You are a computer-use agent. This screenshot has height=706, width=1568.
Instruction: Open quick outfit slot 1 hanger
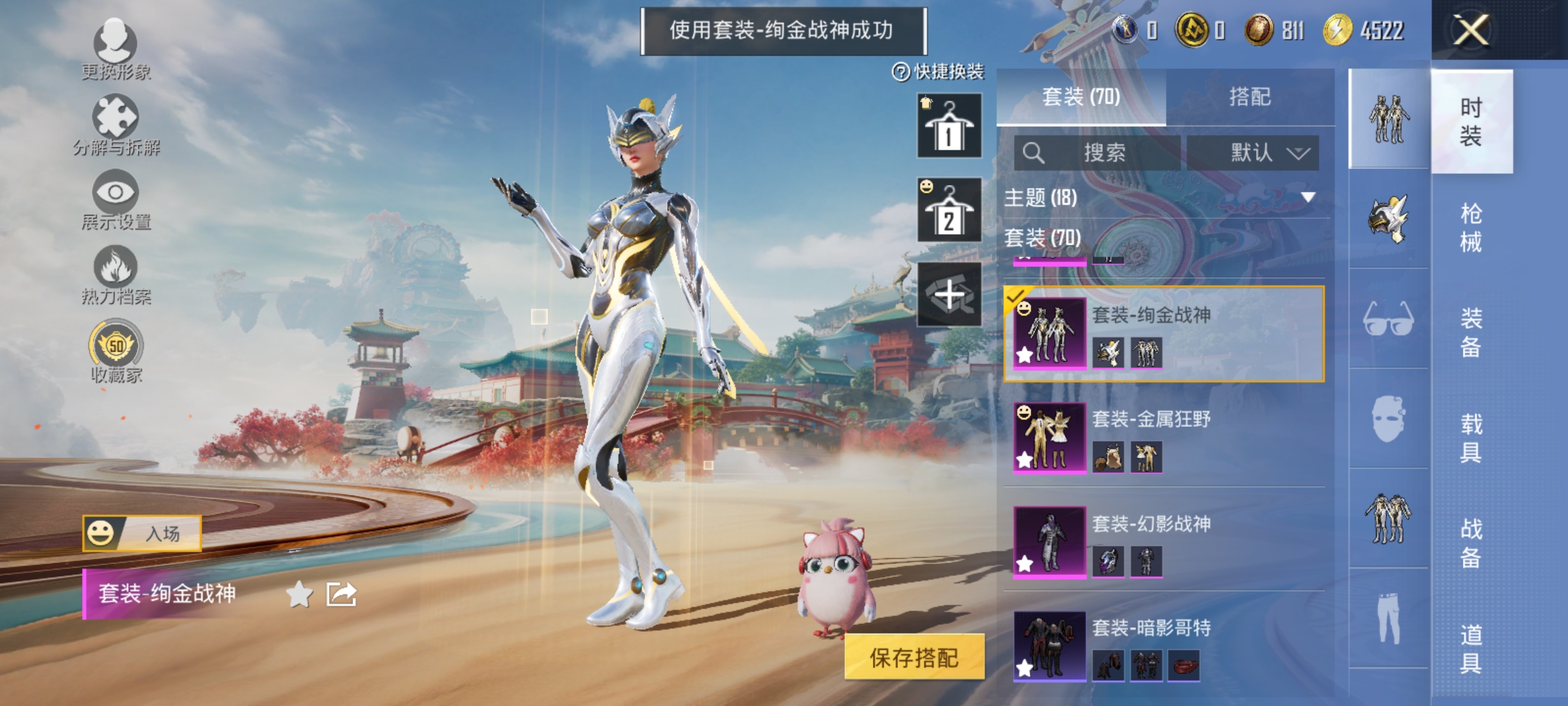[x=948, y=125]
